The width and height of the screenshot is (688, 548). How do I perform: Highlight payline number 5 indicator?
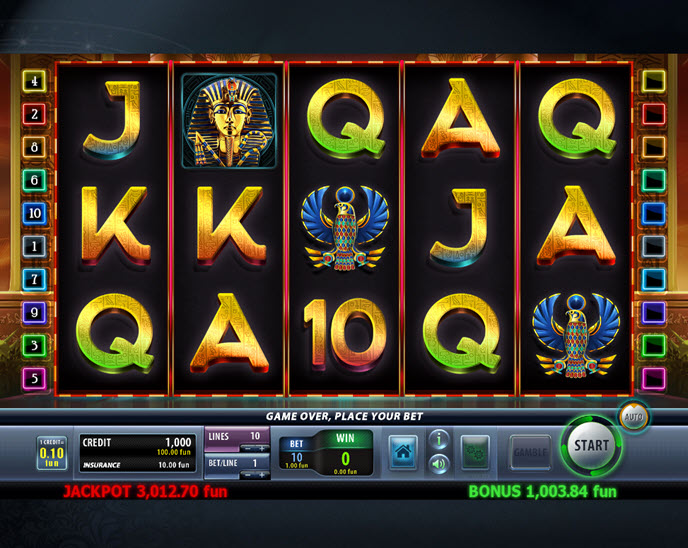[35, 379]
